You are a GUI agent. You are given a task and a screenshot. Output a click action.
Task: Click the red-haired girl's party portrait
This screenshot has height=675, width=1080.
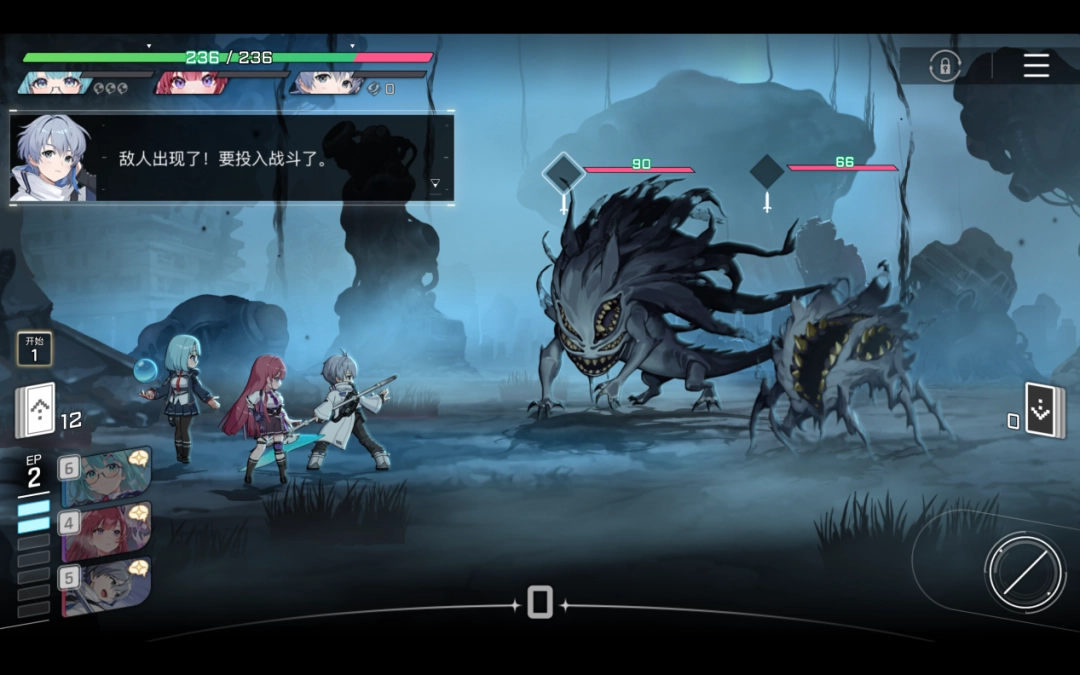[190, 84]
